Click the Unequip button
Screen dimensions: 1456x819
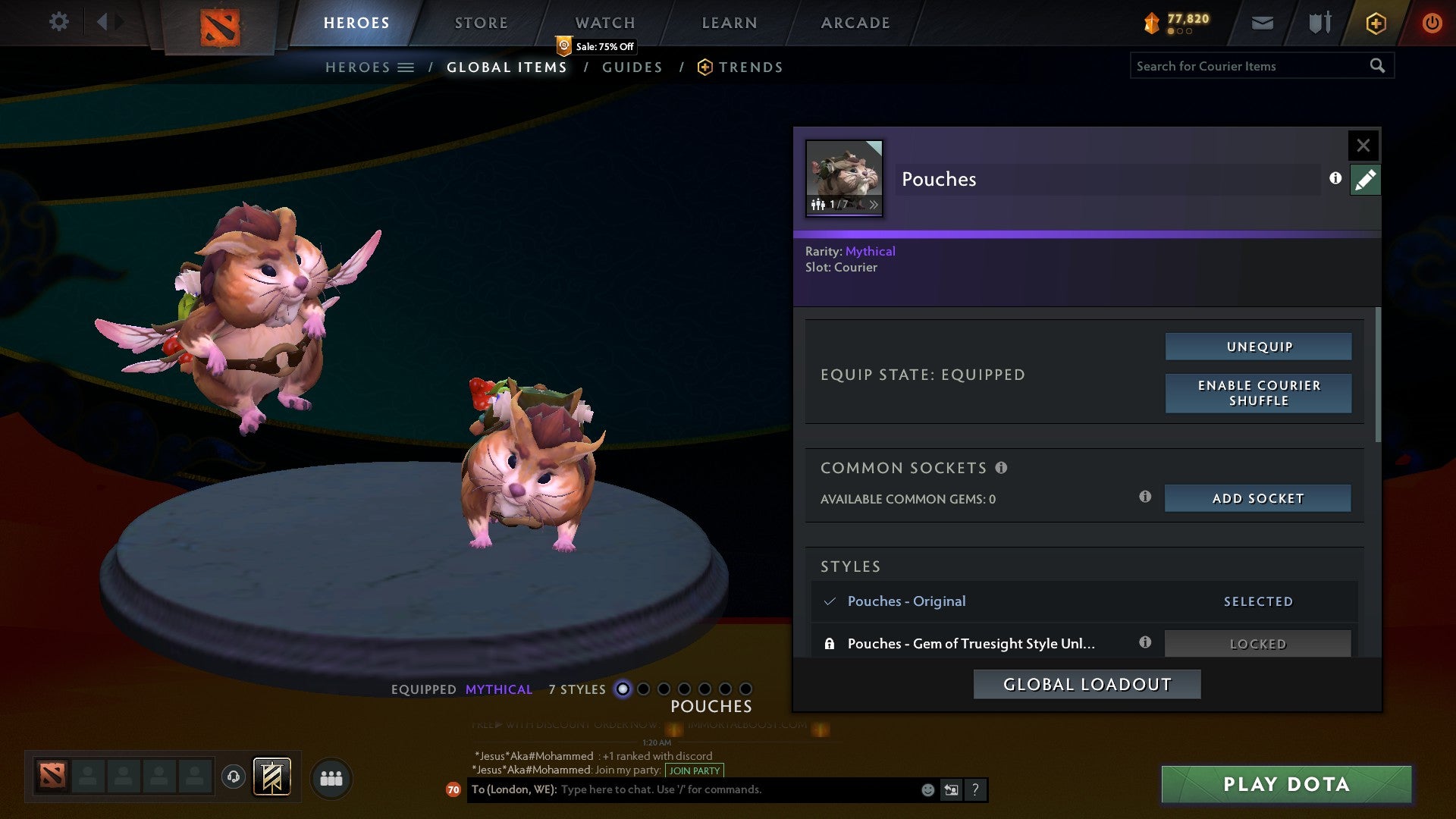[x=1258, y=346]
